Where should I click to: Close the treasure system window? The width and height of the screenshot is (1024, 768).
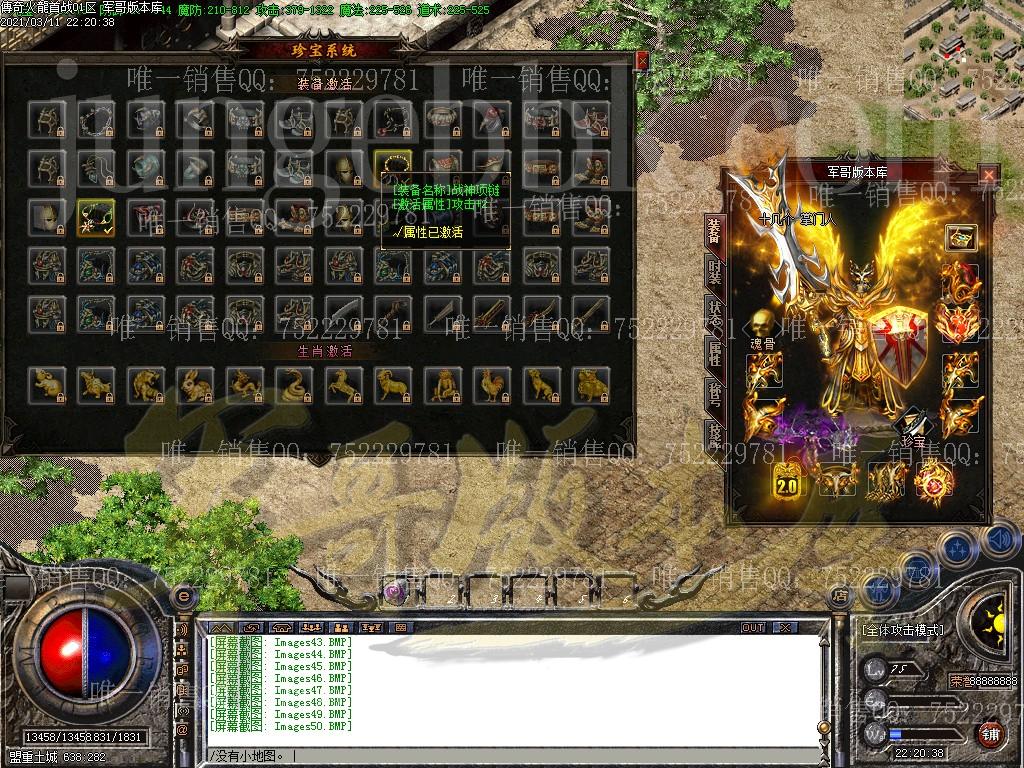point(642,59)
